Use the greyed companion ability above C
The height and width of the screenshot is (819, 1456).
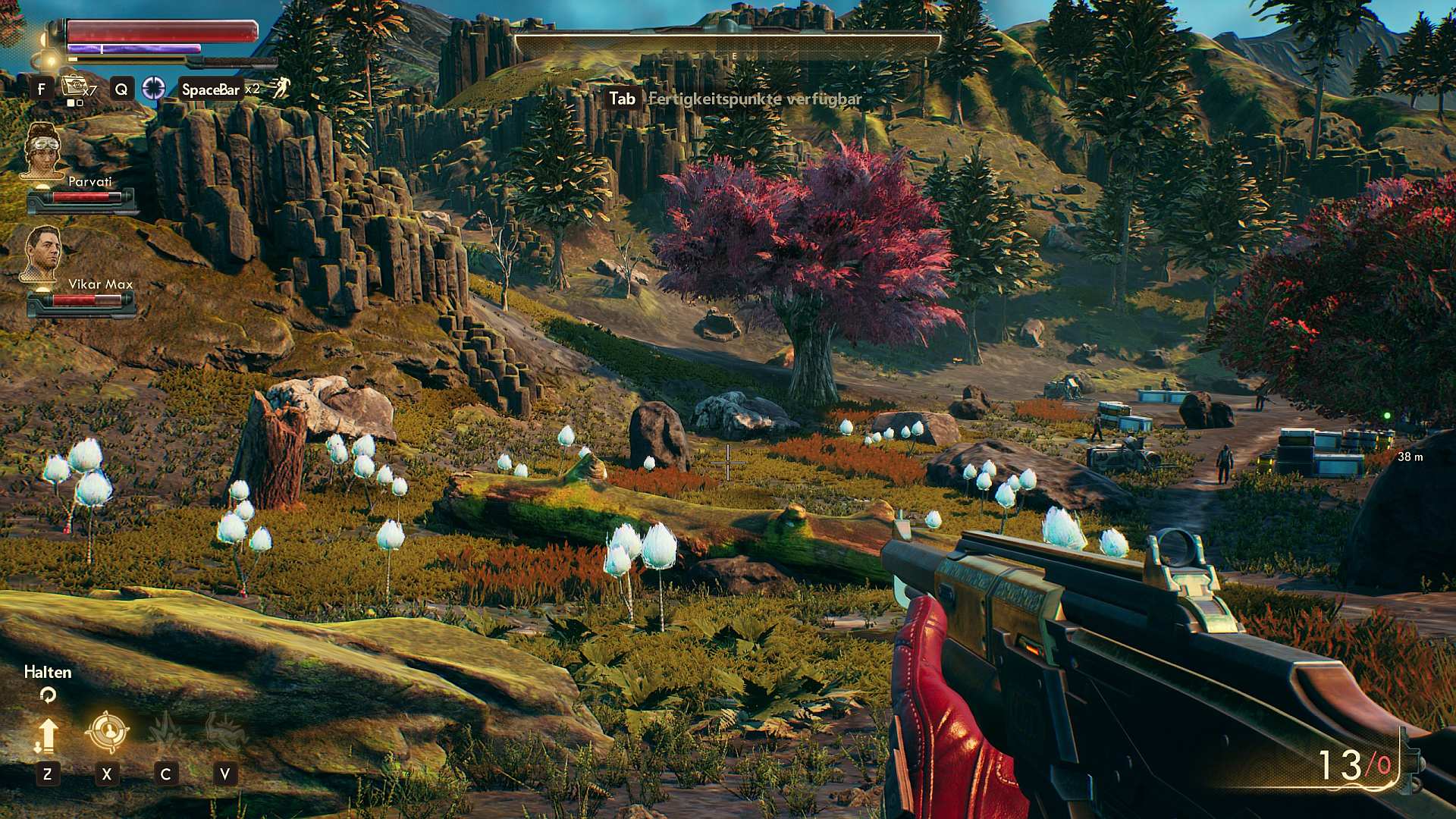click(166, 731)
